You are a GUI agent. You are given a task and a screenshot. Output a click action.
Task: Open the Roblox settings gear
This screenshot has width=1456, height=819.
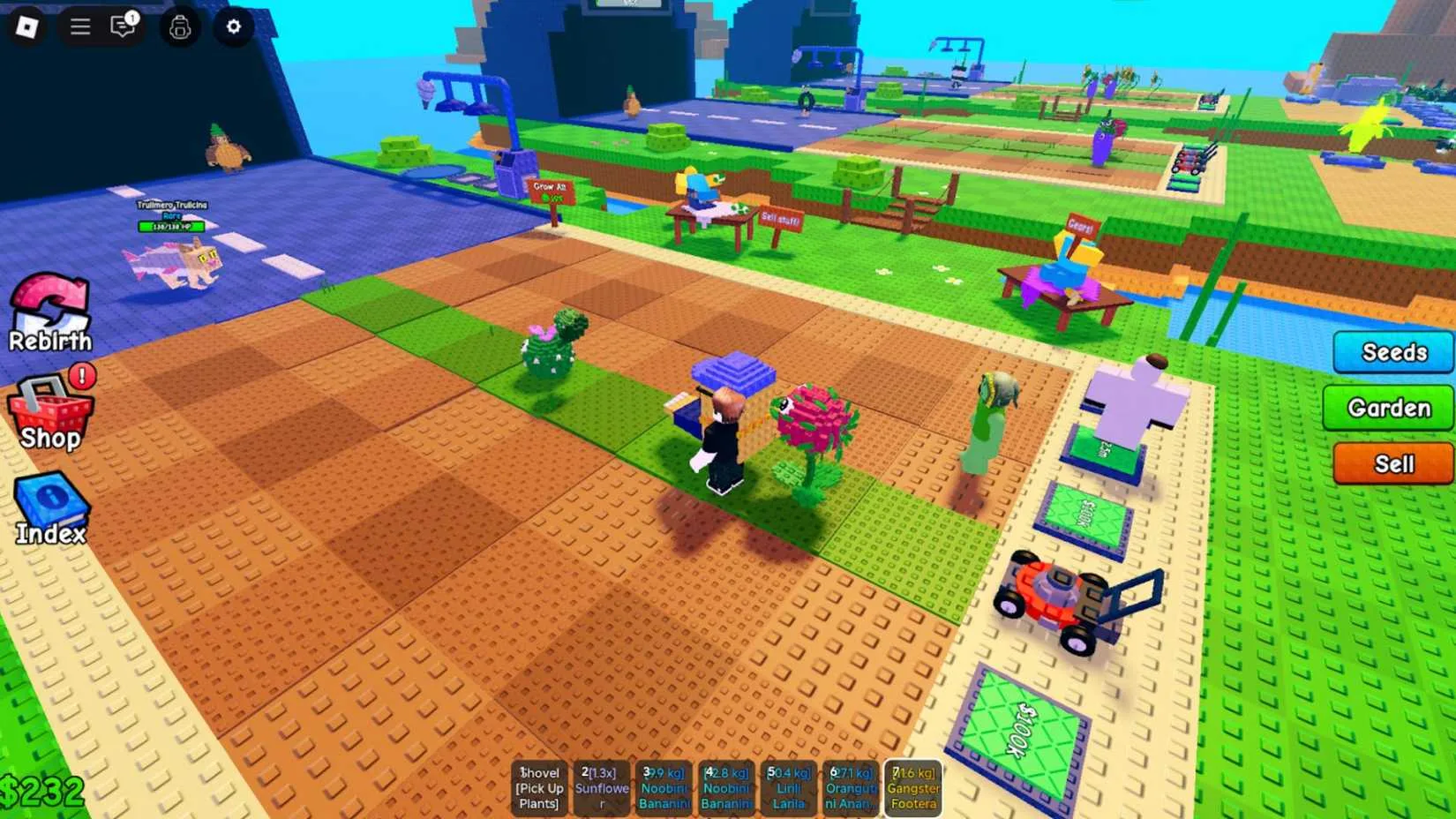pos(232,26)
